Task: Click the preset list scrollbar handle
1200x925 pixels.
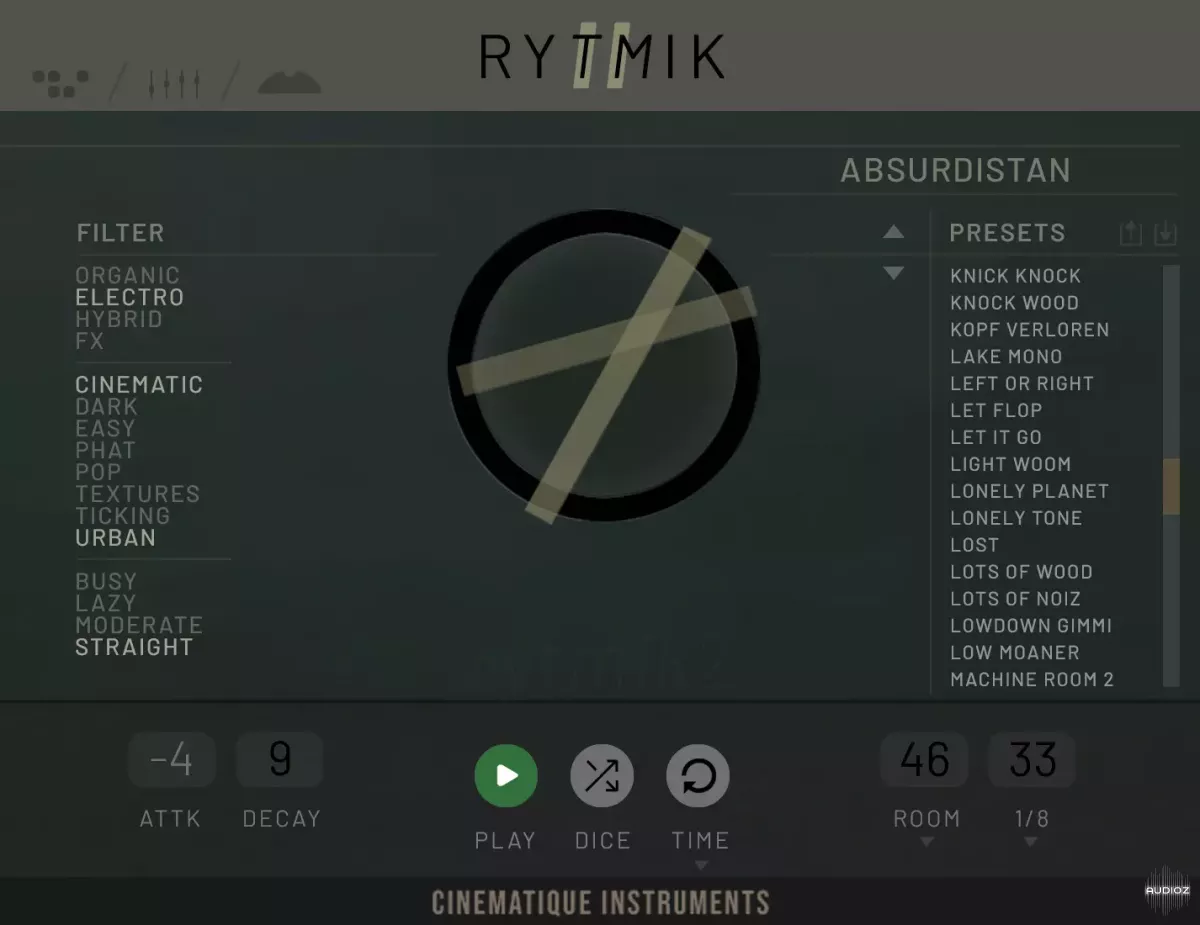Action: point(1171,487)
